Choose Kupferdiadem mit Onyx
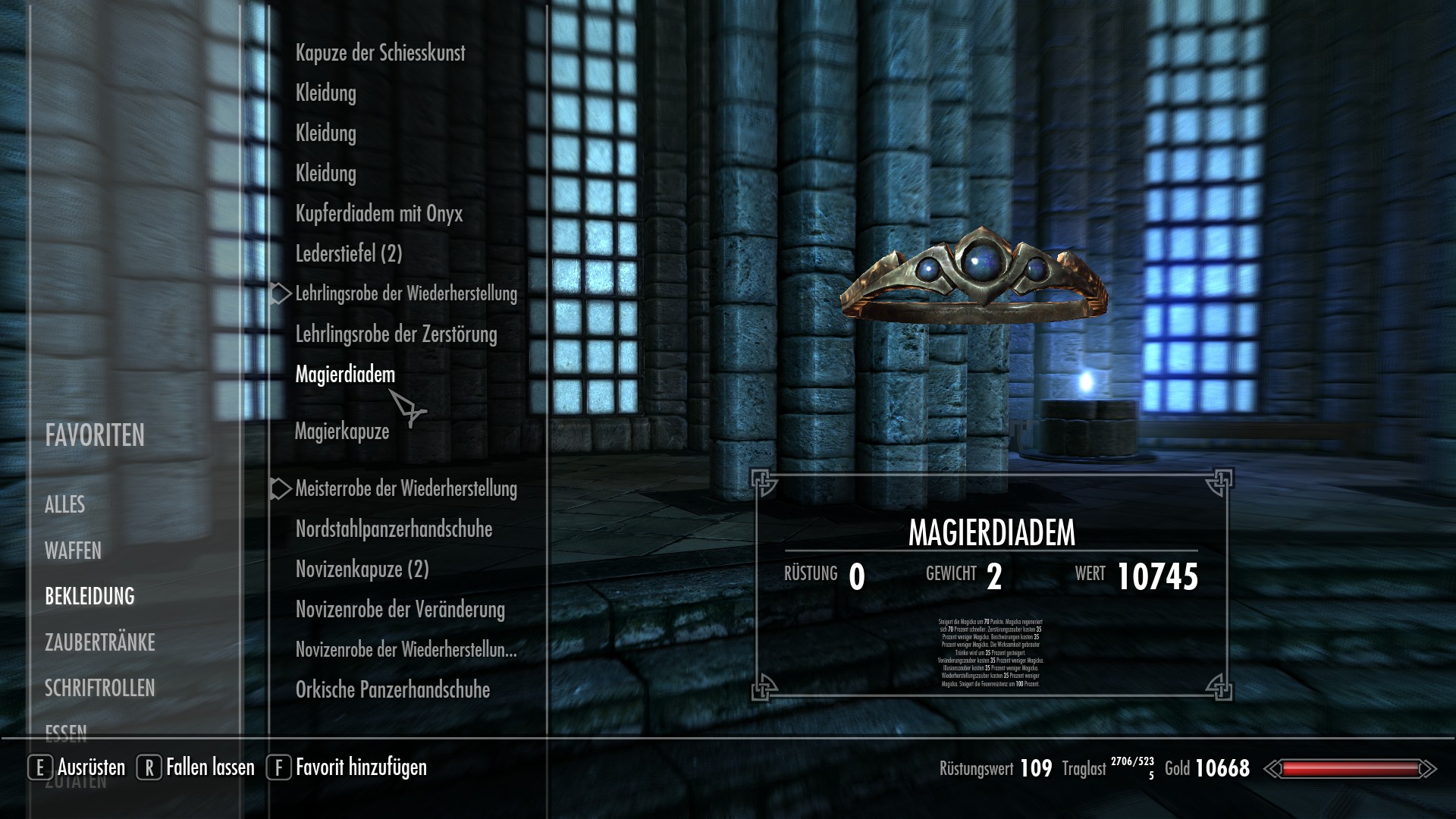The width and height of the screenshot is (1456, 819). [x=378, y=214]
